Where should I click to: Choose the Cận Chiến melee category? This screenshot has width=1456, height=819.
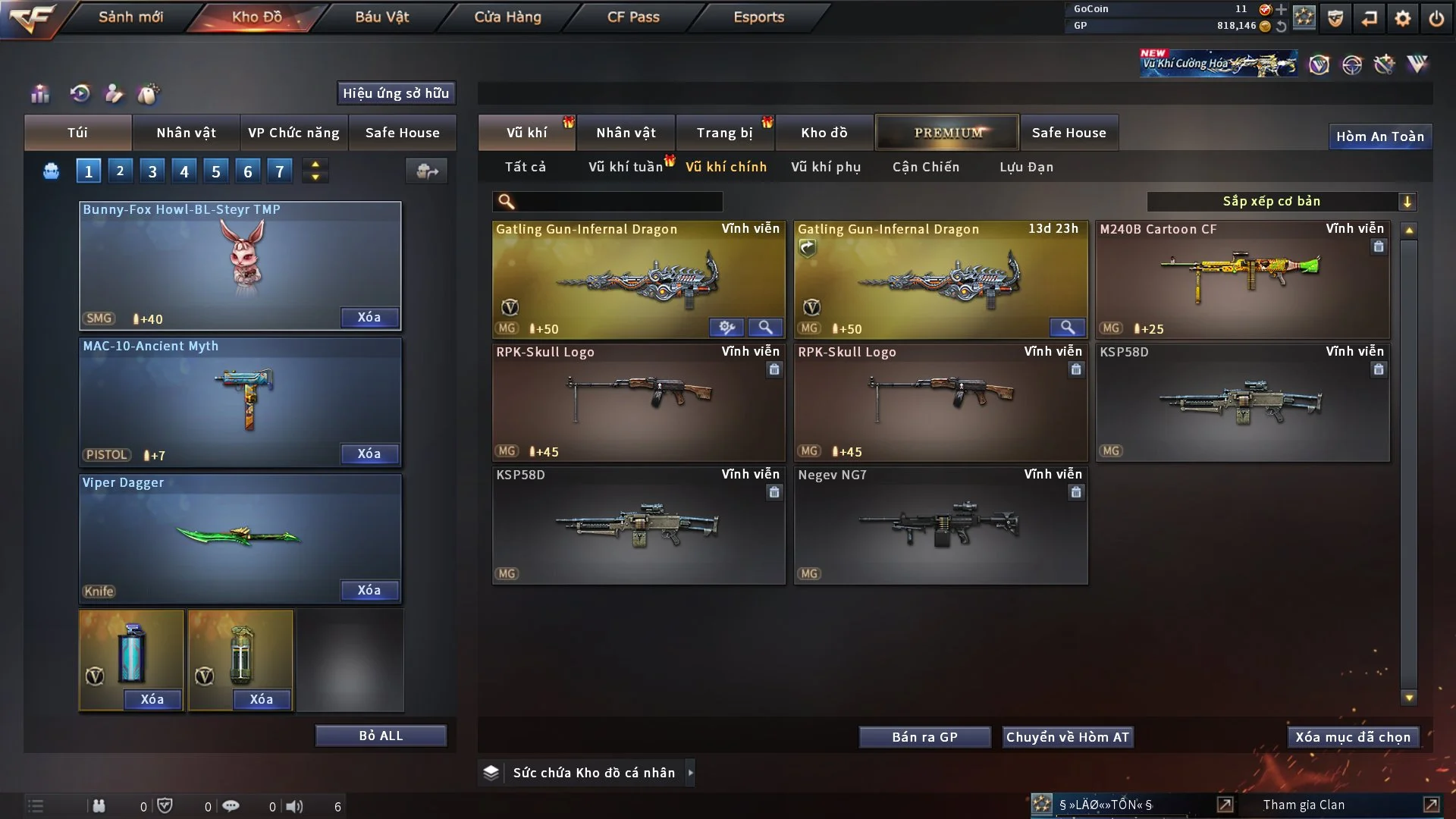click(925, 167)
